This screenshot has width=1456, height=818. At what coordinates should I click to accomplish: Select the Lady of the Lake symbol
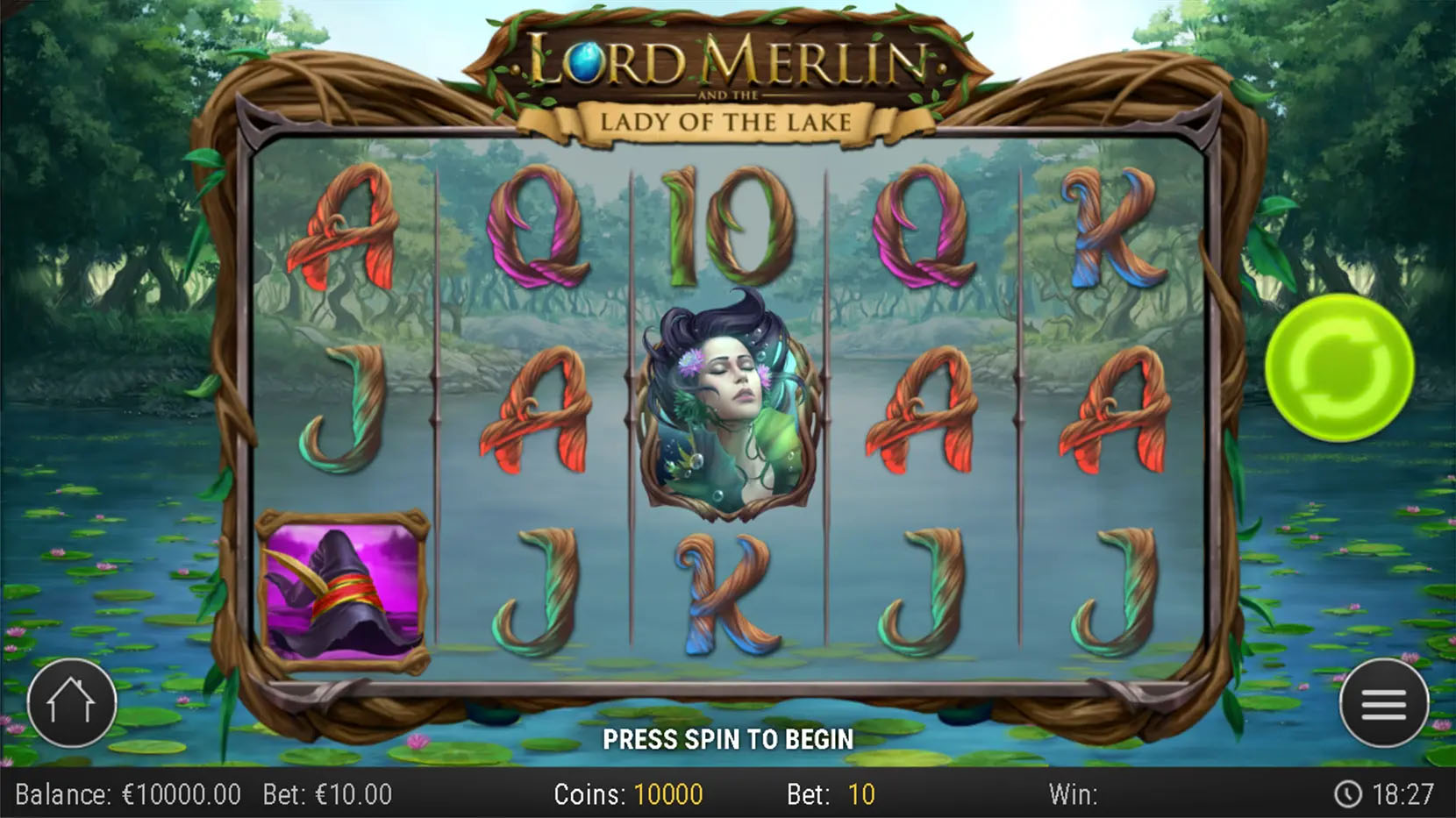point(726,405)
